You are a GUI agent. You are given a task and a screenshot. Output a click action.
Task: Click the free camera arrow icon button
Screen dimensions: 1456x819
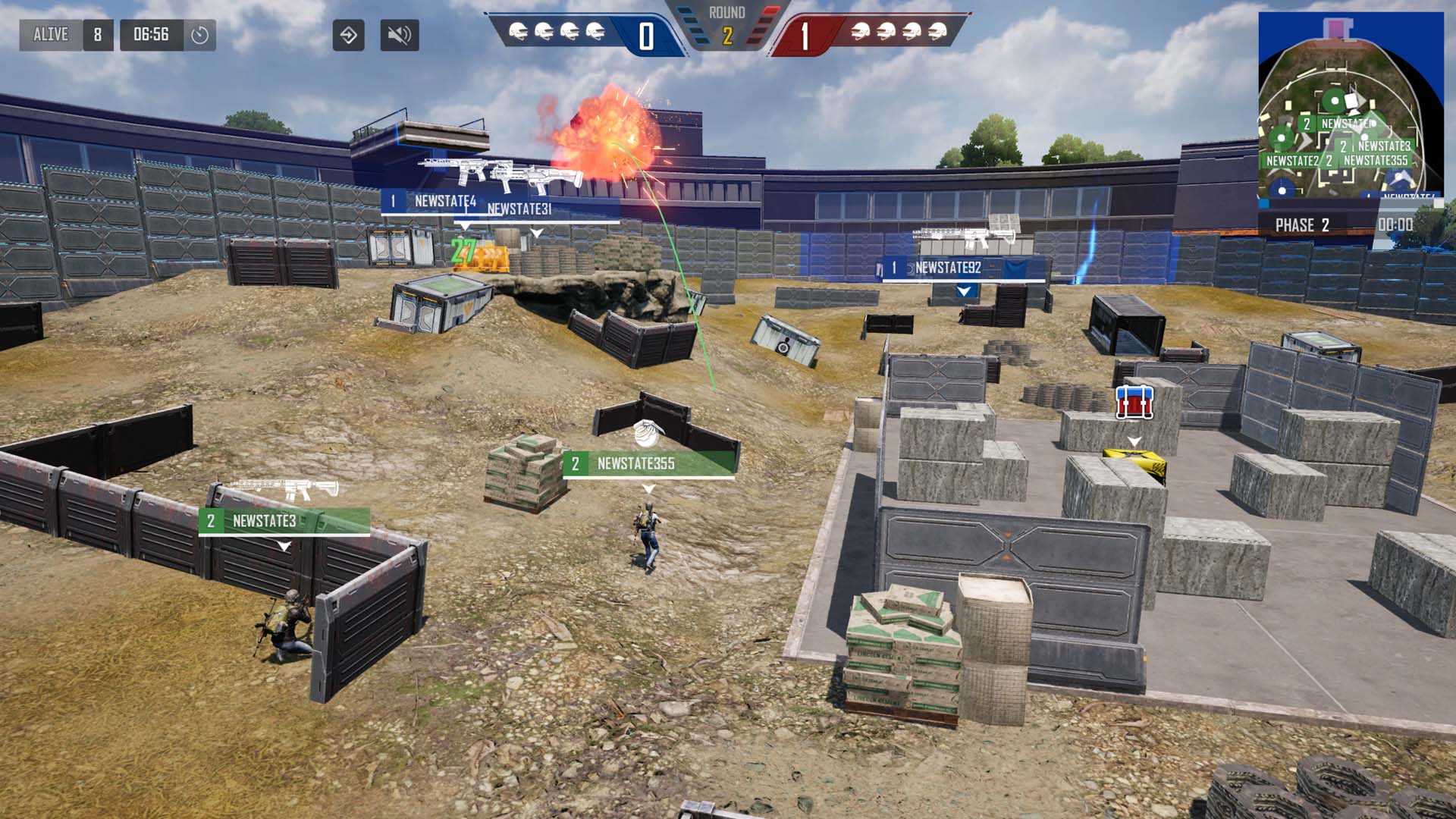tap(348, 35)
